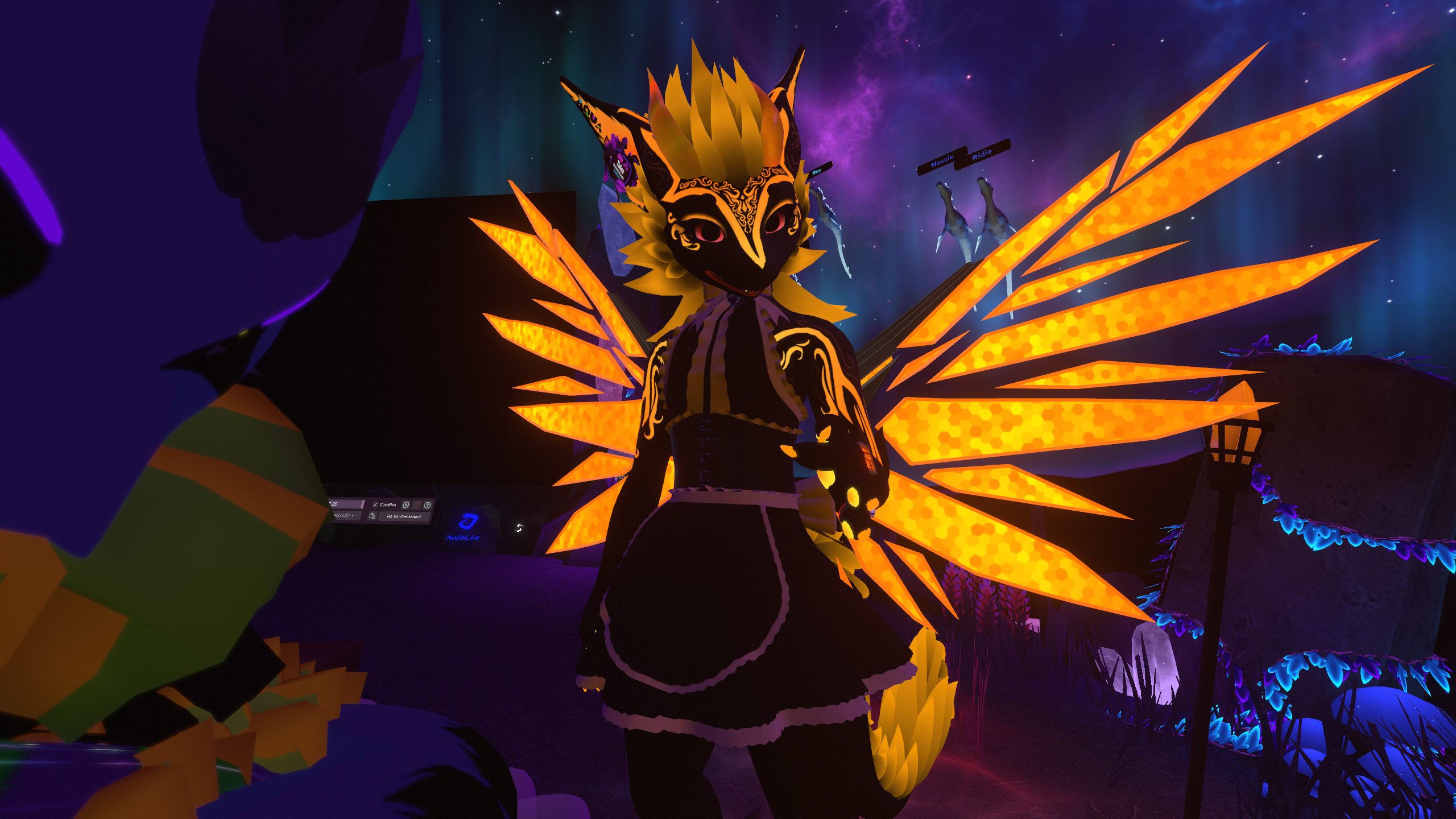Select the 'No subtitles loaded' field
1456x819 pixels.
click(x=404, y=516)
